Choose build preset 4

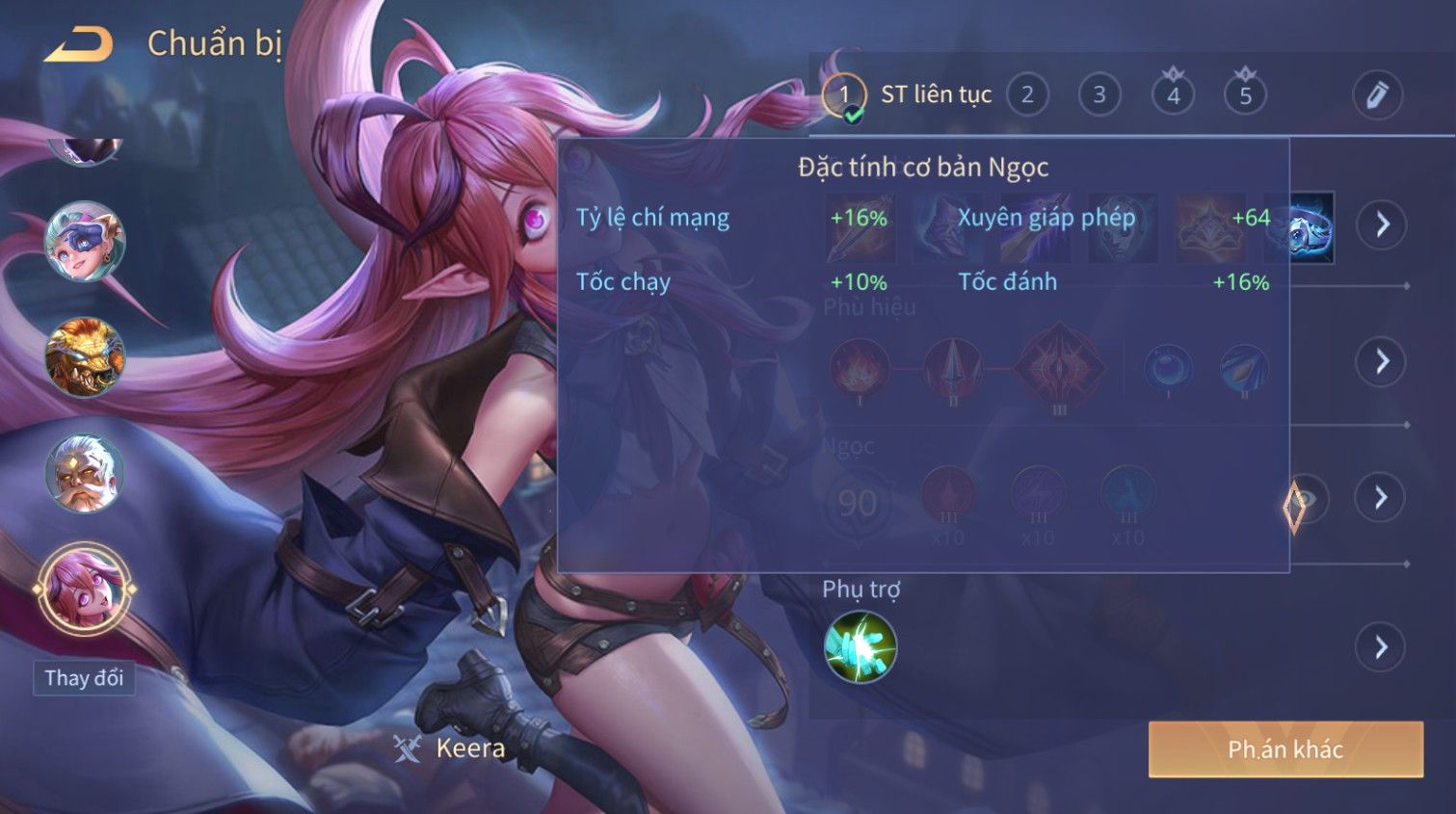coord(1173,94)
